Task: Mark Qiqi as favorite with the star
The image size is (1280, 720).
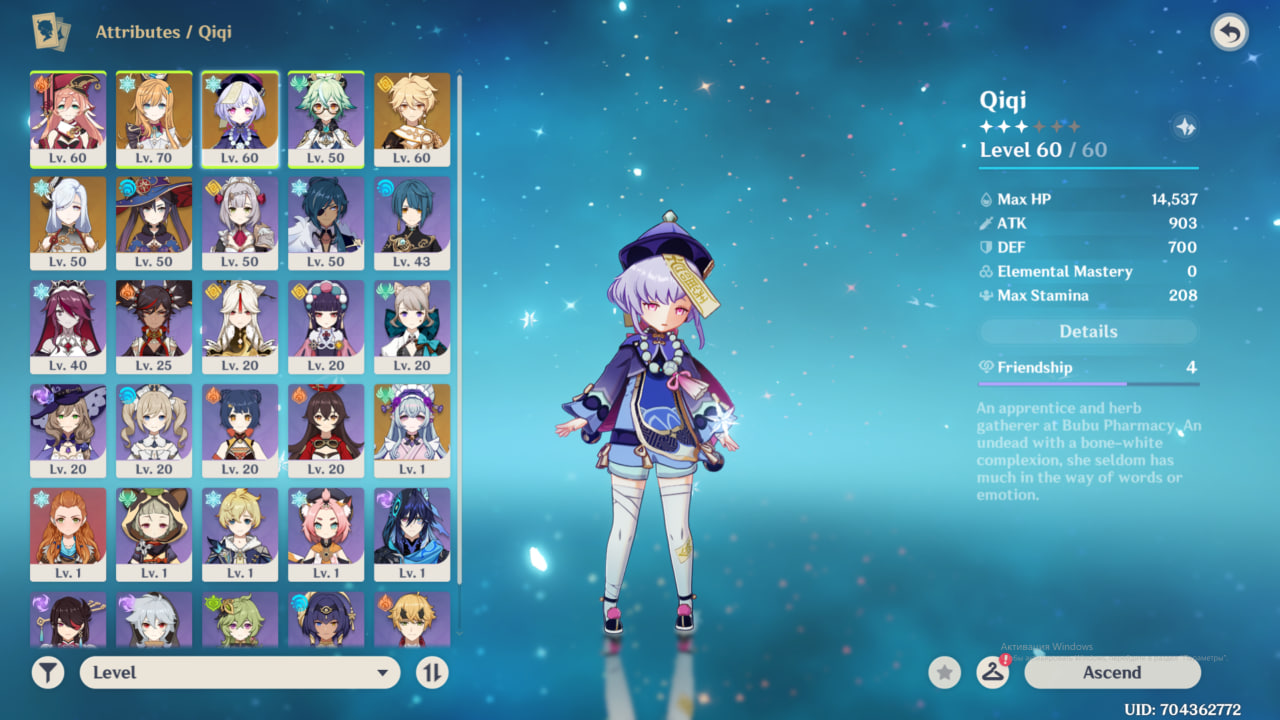Action: pos(944,673)
